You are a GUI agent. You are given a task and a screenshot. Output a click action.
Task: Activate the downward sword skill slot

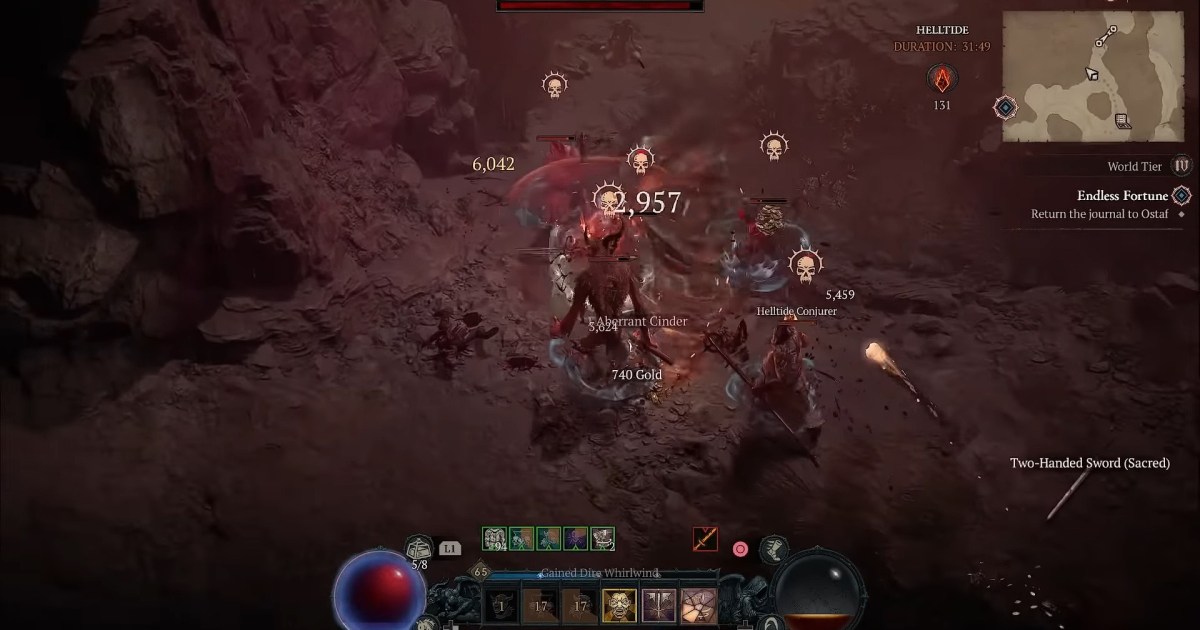pyautogui.click(x=657, y=605)
